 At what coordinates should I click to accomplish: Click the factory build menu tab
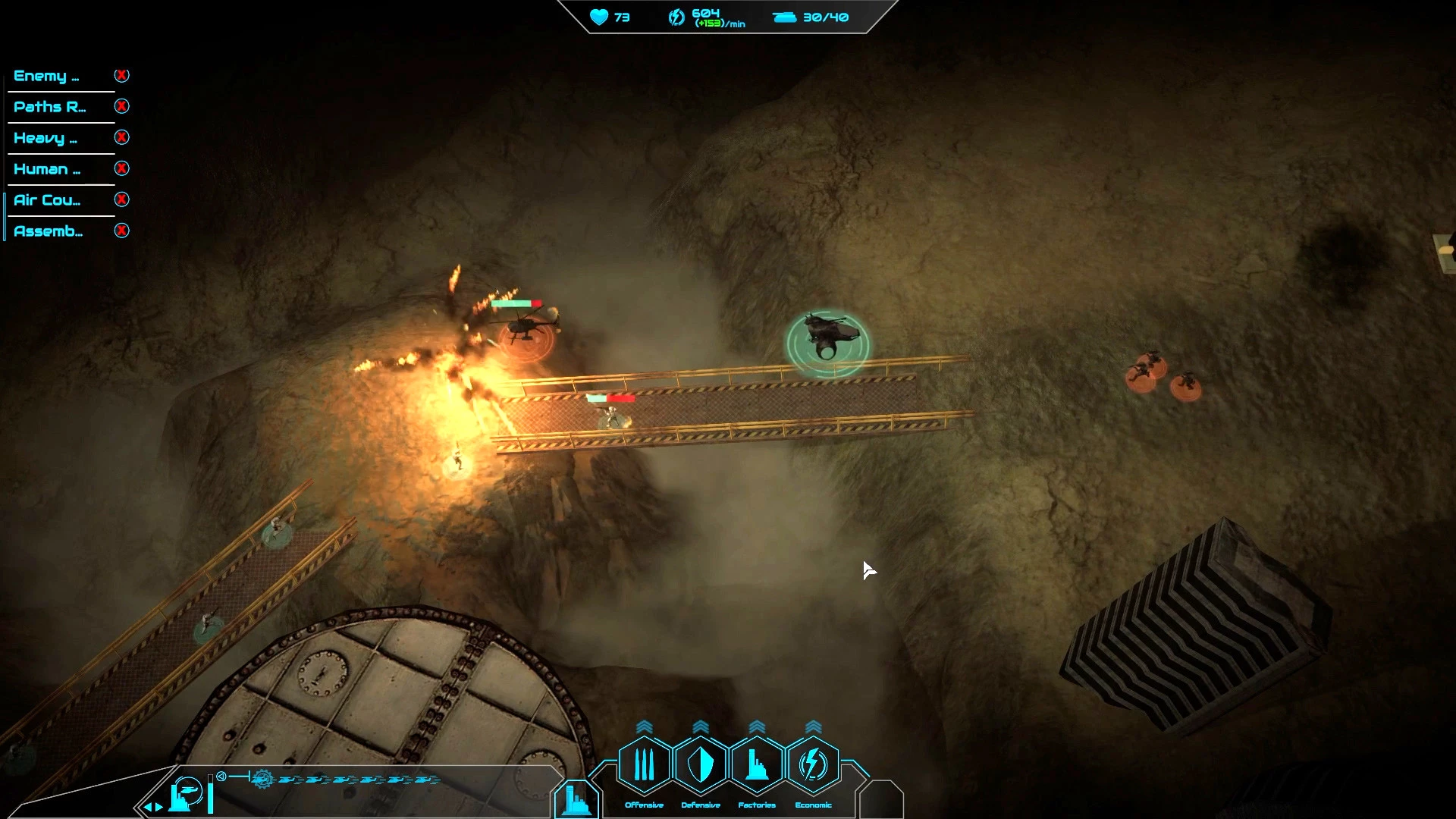point(576,800)
